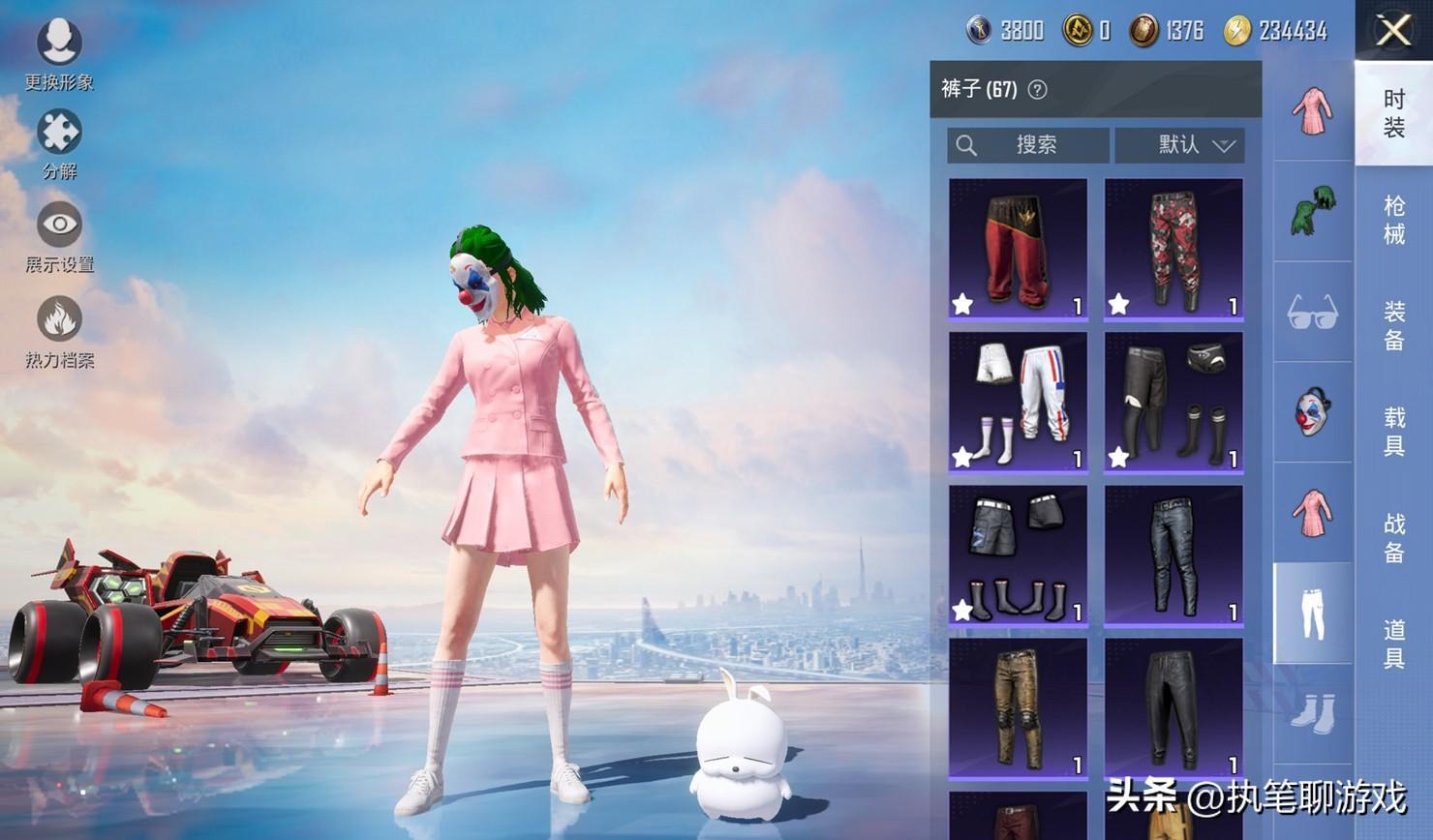Select the red camouflage pants

(1174, 248)
